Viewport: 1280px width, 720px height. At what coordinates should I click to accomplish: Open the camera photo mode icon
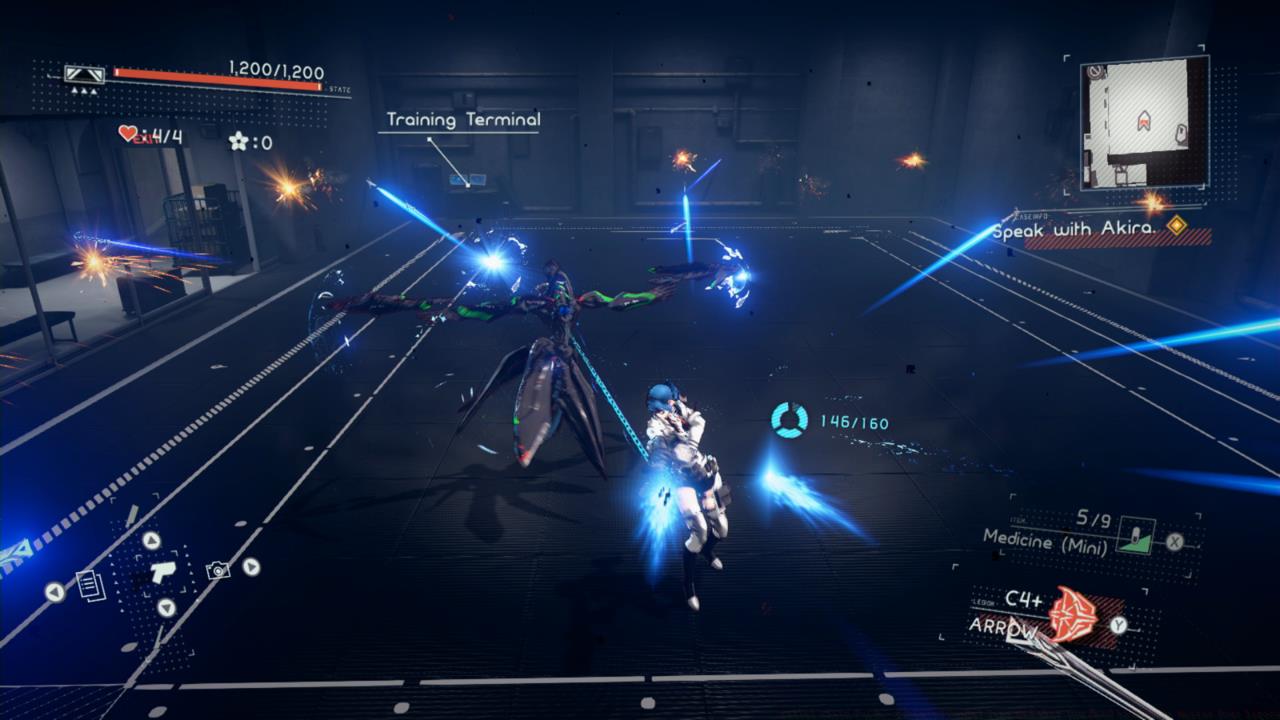tap(218, 571)
